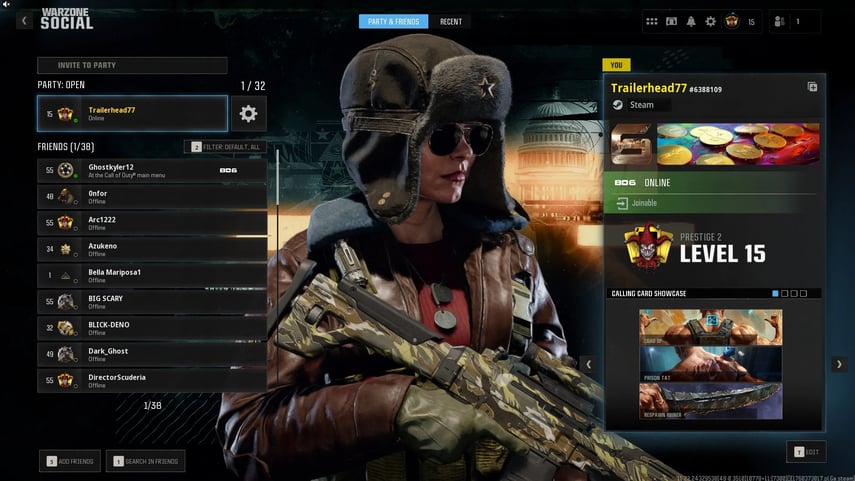Click the Invite to Party button
Image resolution: width=855 pixels, height=481 pixels.
(x=132, y=65)
